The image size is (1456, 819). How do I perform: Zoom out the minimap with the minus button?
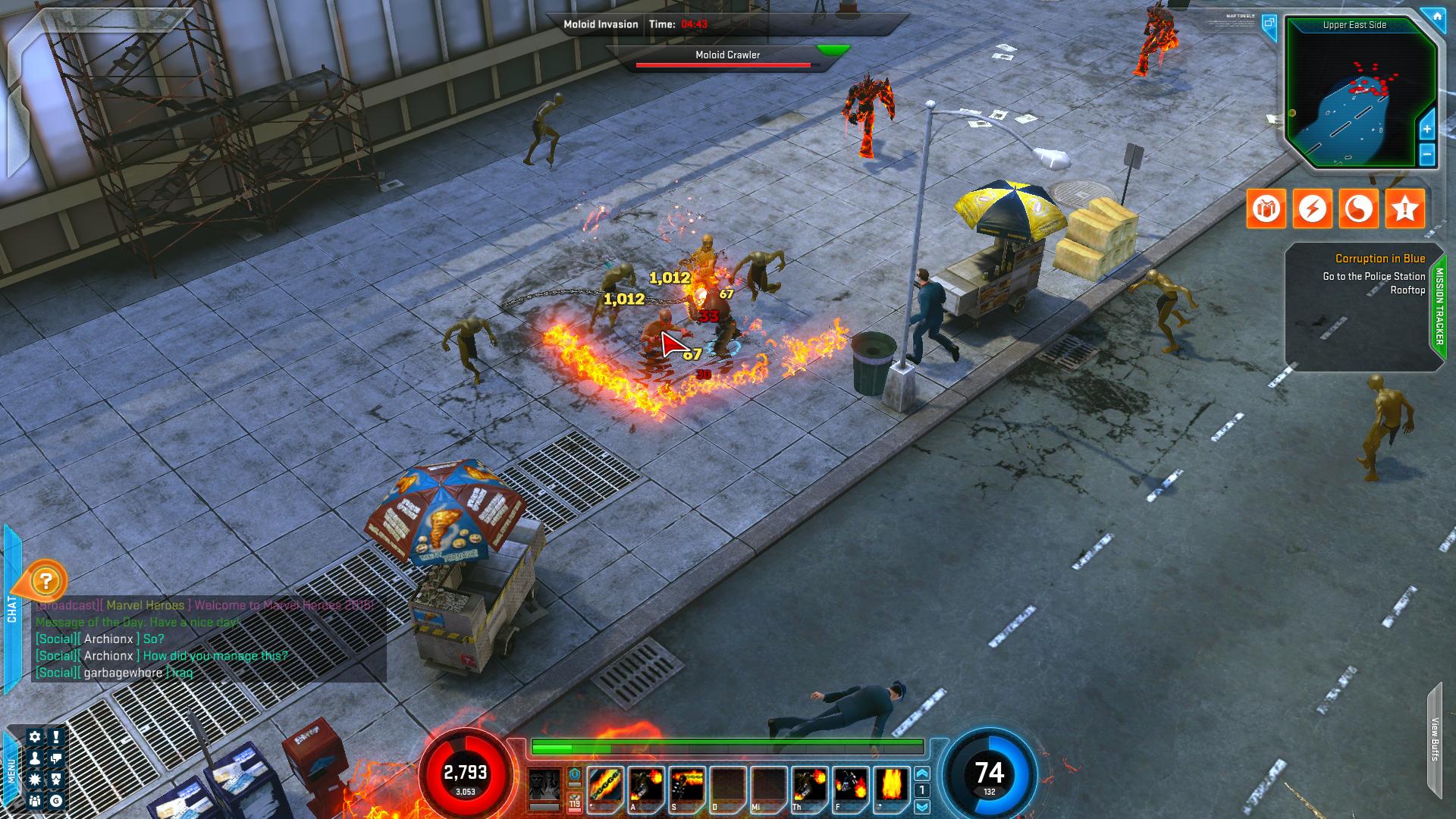tap(1426, 155)
